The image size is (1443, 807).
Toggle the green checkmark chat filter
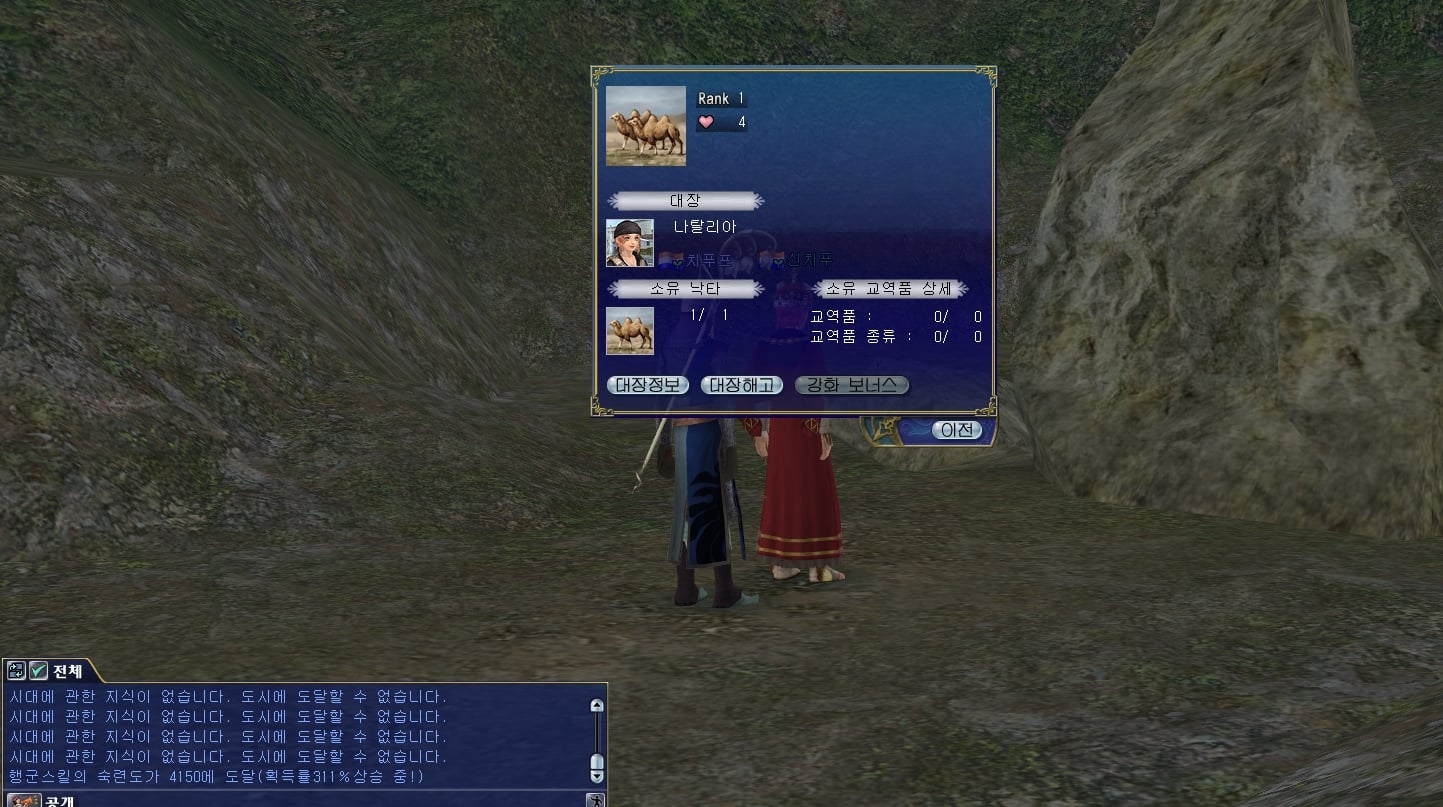point(38,671)
